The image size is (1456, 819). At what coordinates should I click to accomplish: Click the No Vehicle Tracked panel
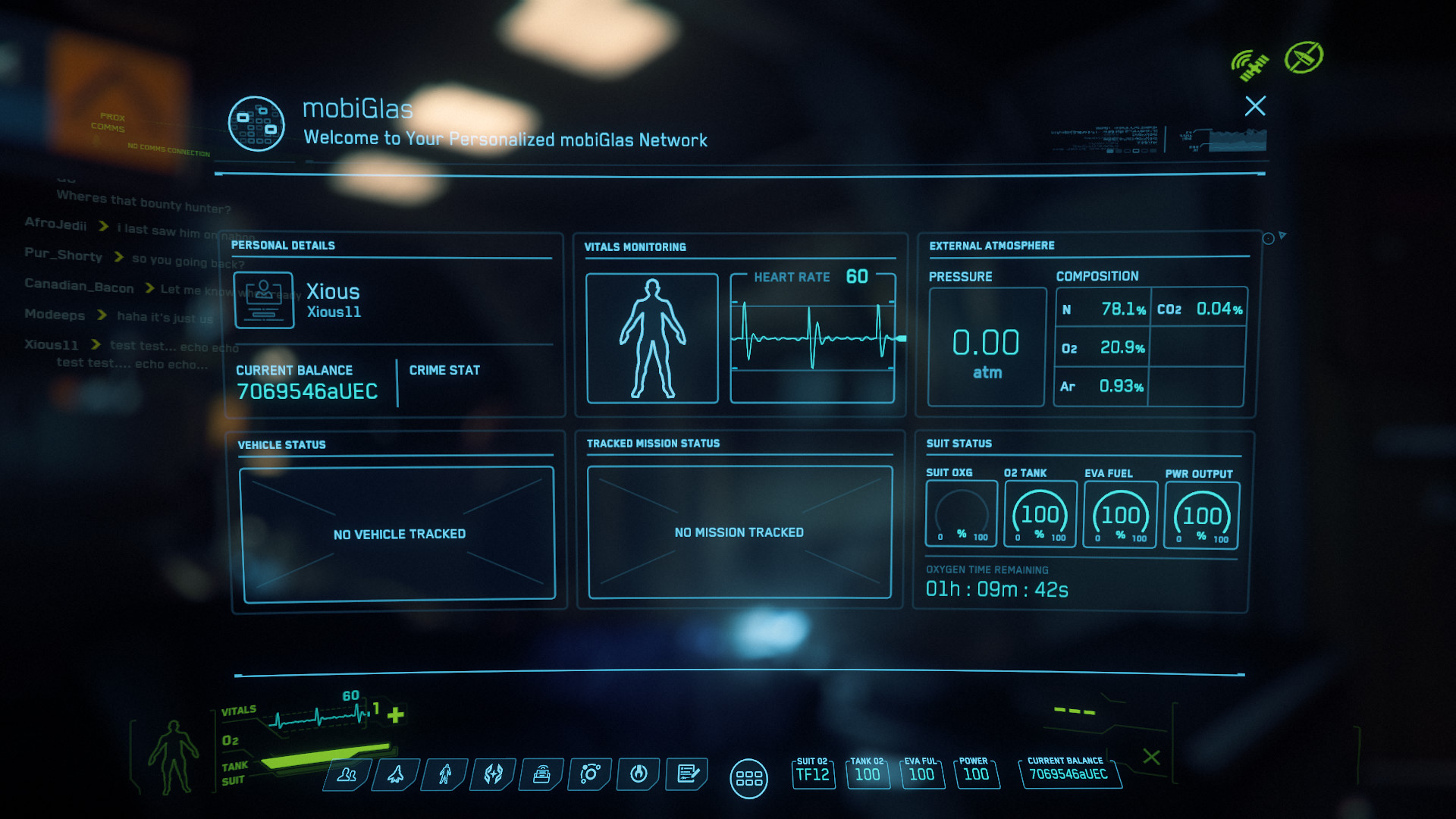[x=398, y=534]
